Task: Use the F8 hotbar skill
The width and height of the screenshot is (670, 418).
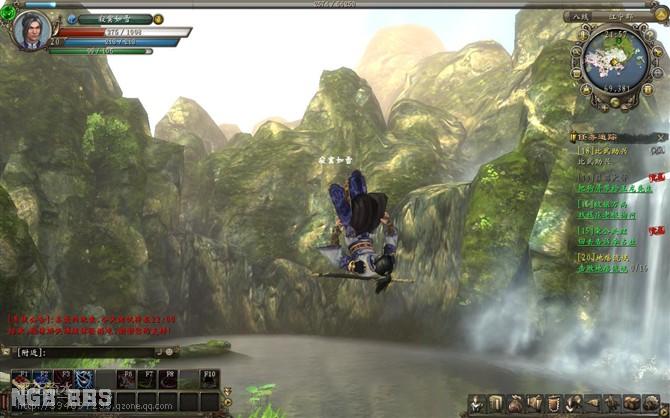Action: [x=169, y=379]
